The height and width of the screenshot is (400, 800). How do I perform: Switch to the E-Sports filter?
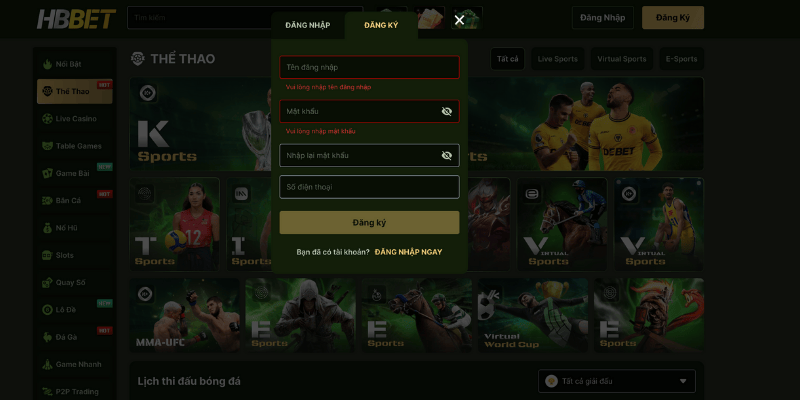[x=681, y=59]
